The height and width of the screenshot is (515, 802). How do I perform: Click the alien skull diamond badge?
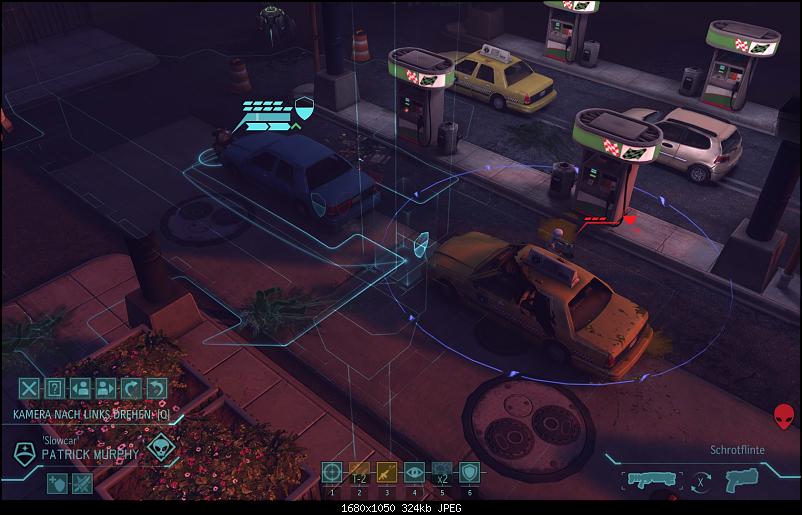160,448
